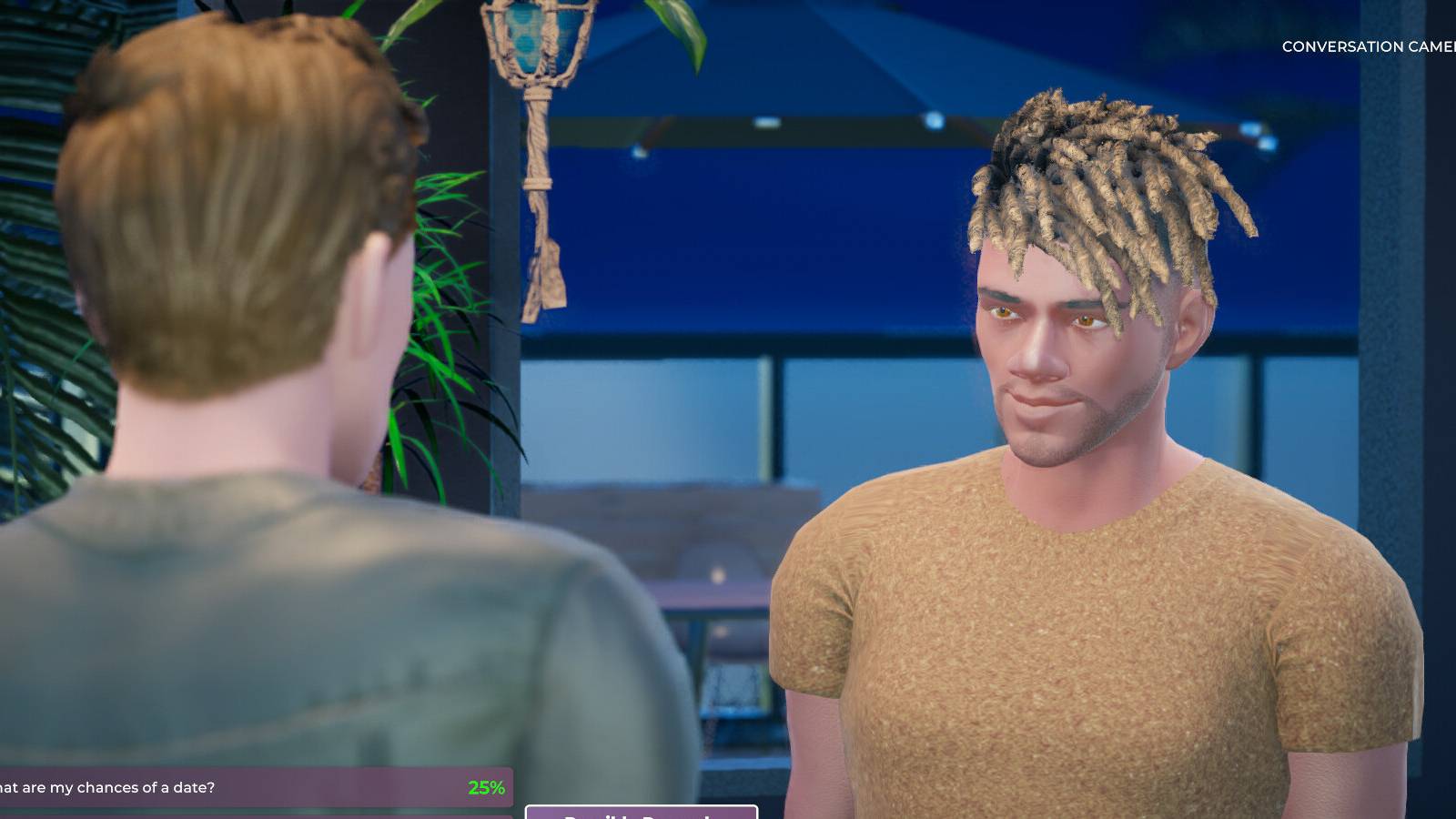
Task: Select the 'What are my chances of a date?' dialogue entry
Action: click(182, 787)
